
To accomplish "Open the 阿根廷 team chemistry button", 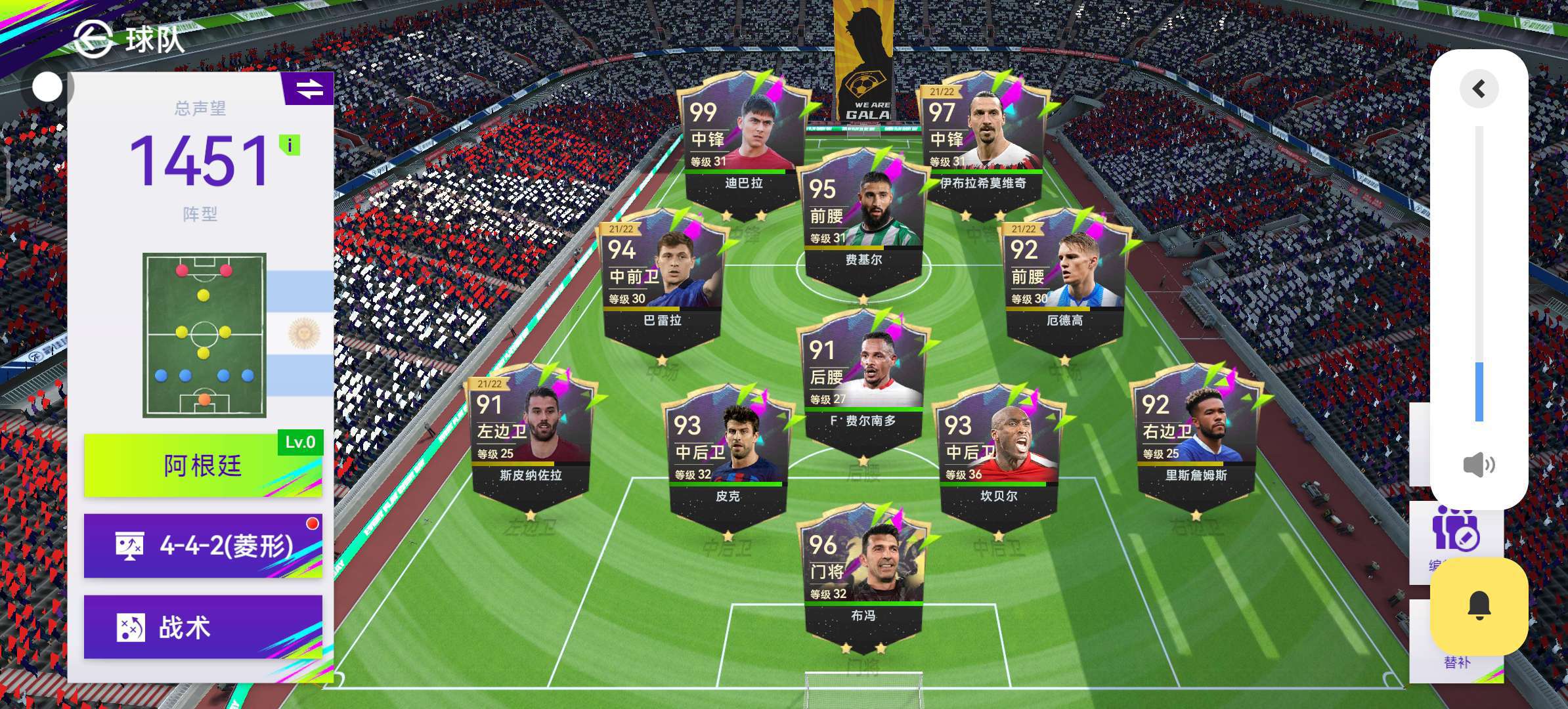I will pos(202,465).
